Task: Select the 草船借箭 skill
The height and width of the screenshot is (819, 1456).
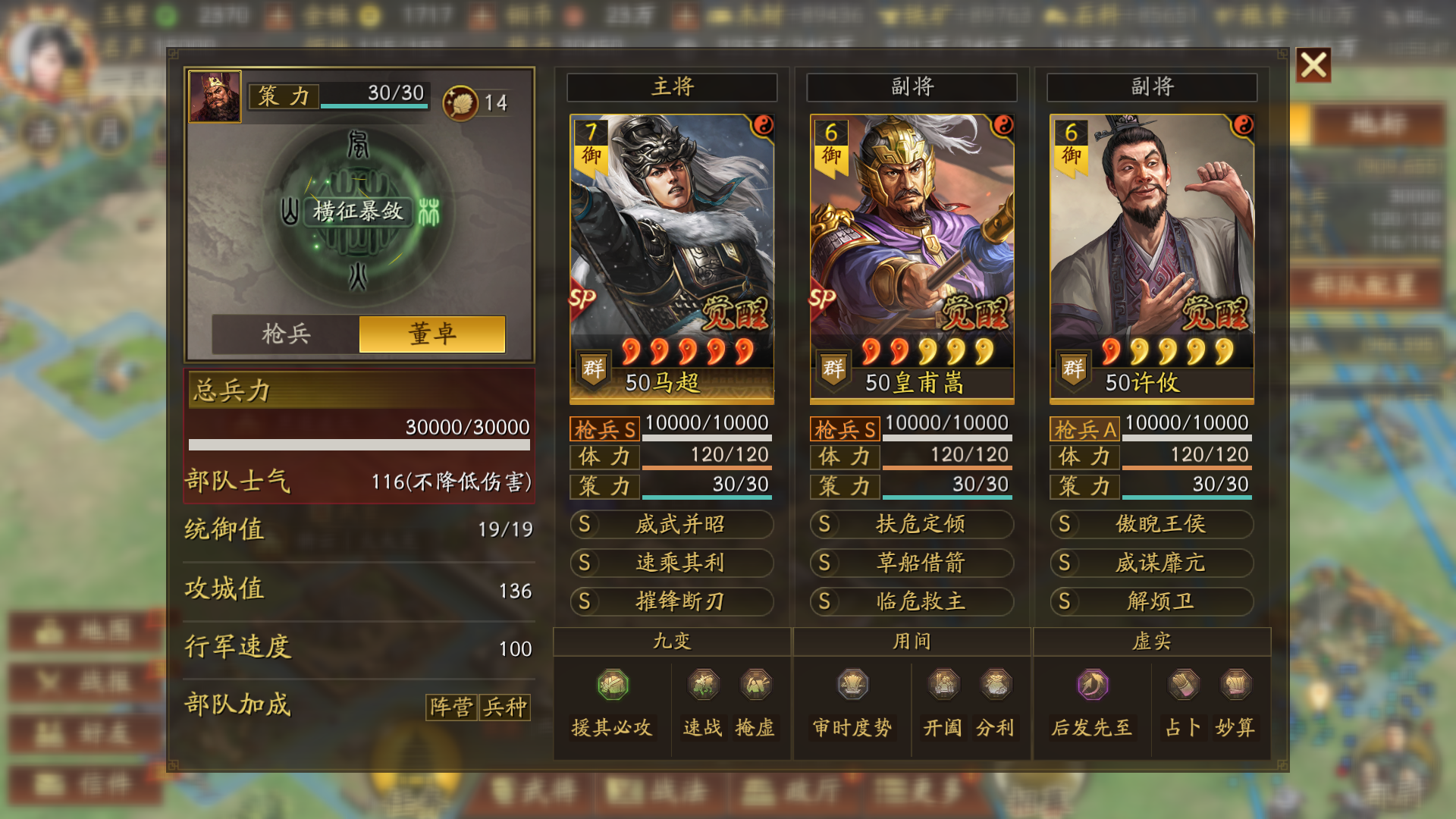Action: coord(912,563)
